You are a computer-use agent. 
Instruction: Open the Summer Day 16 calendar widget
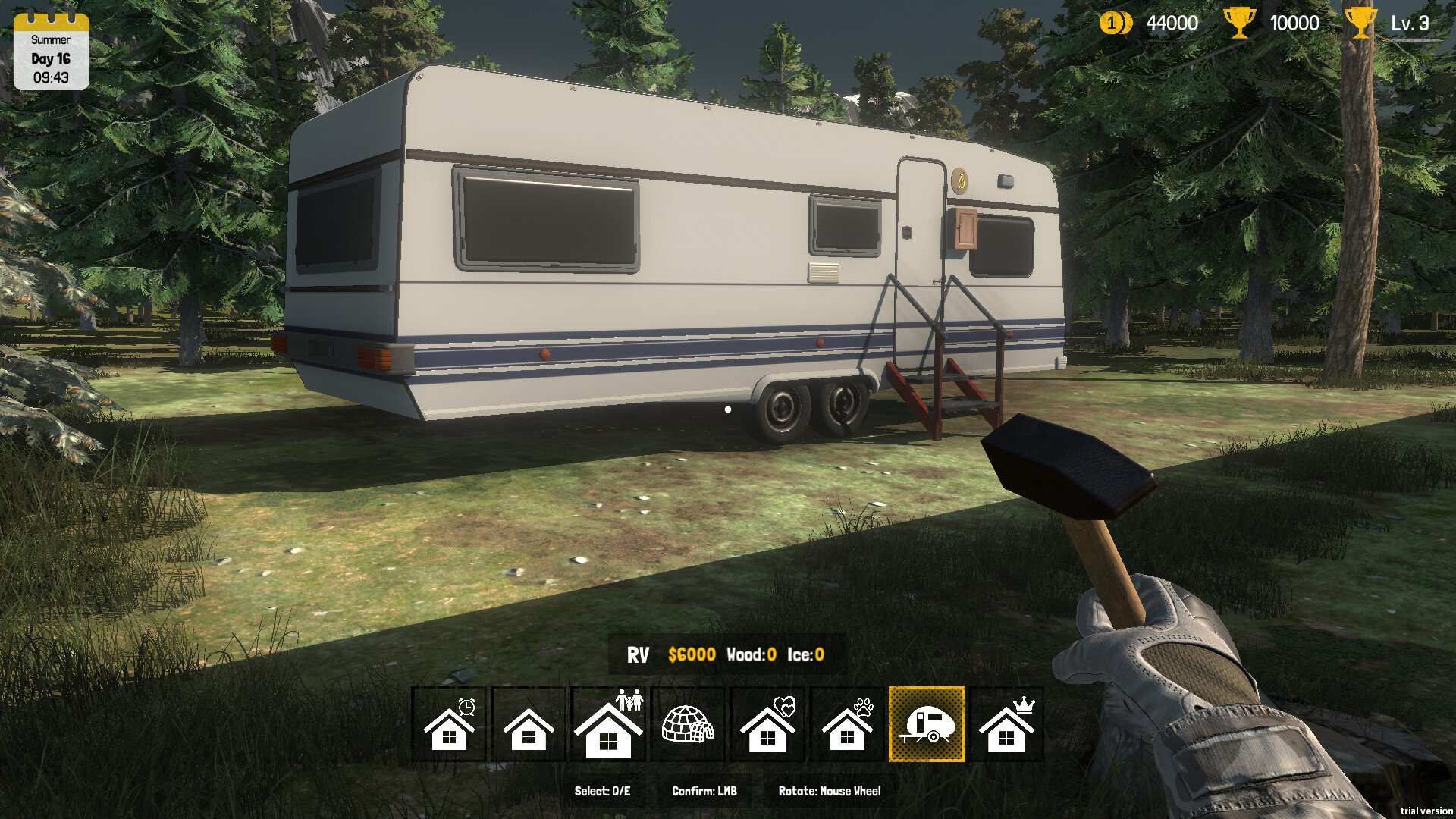click(x=50, y=50)
